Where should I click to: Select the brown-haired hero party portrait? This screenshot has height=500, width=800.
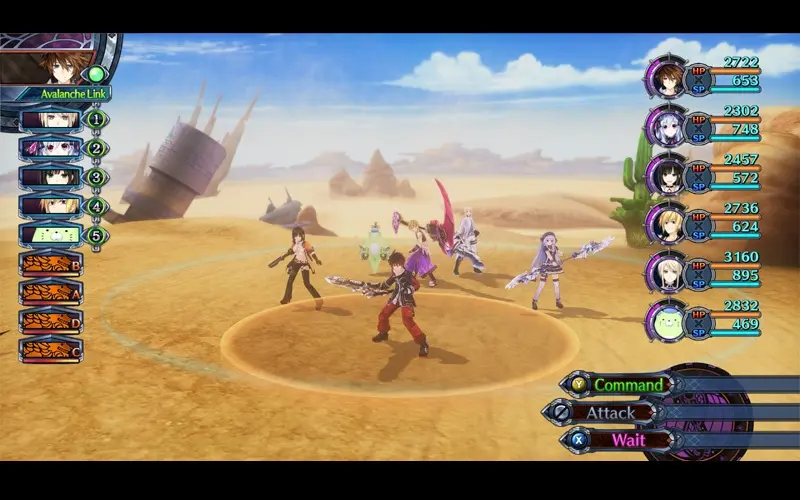pyautogui.click(x=664, y=78)
